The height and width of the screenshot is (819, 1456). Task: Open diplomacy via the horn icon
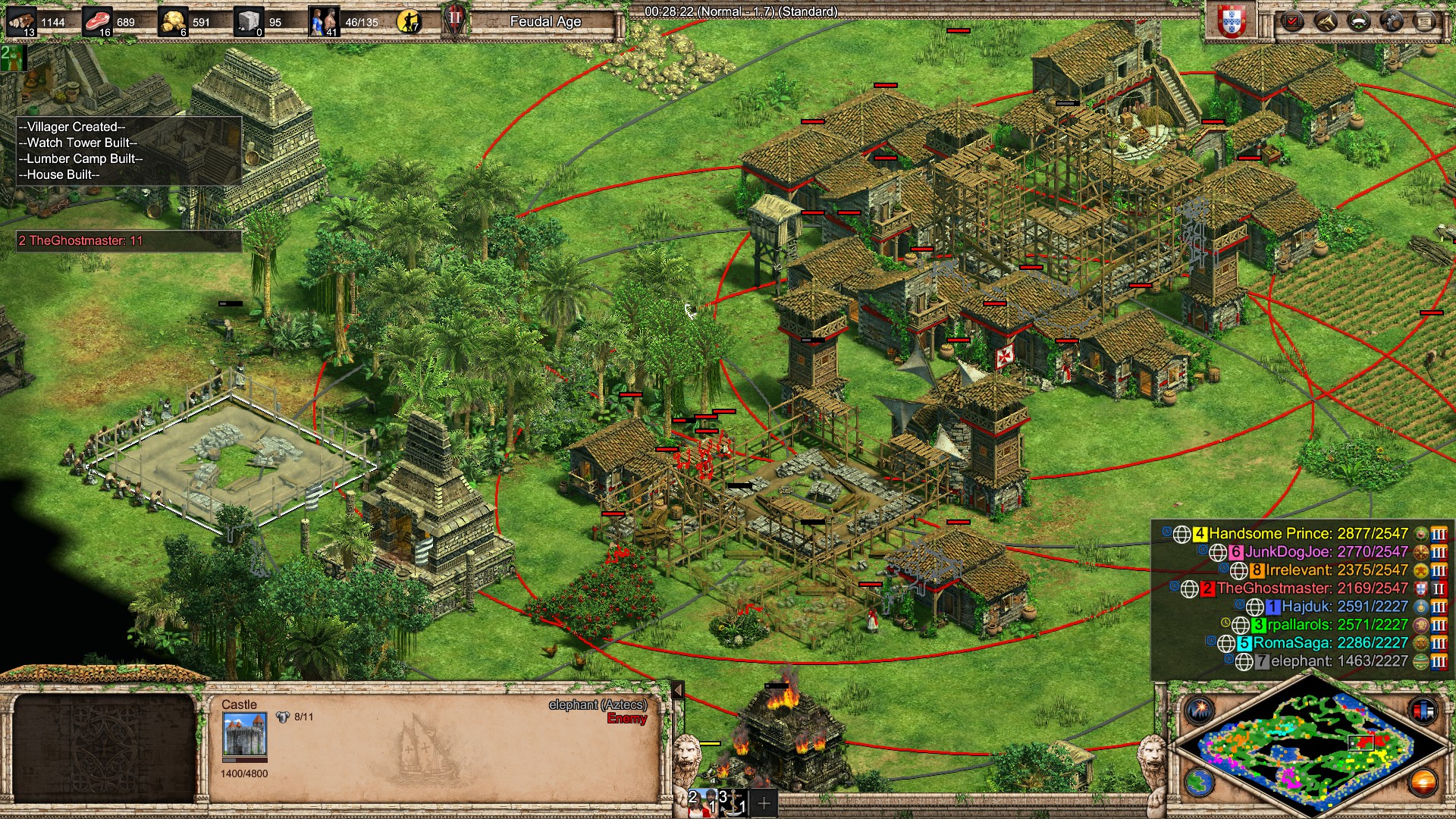pos(1326,21)
